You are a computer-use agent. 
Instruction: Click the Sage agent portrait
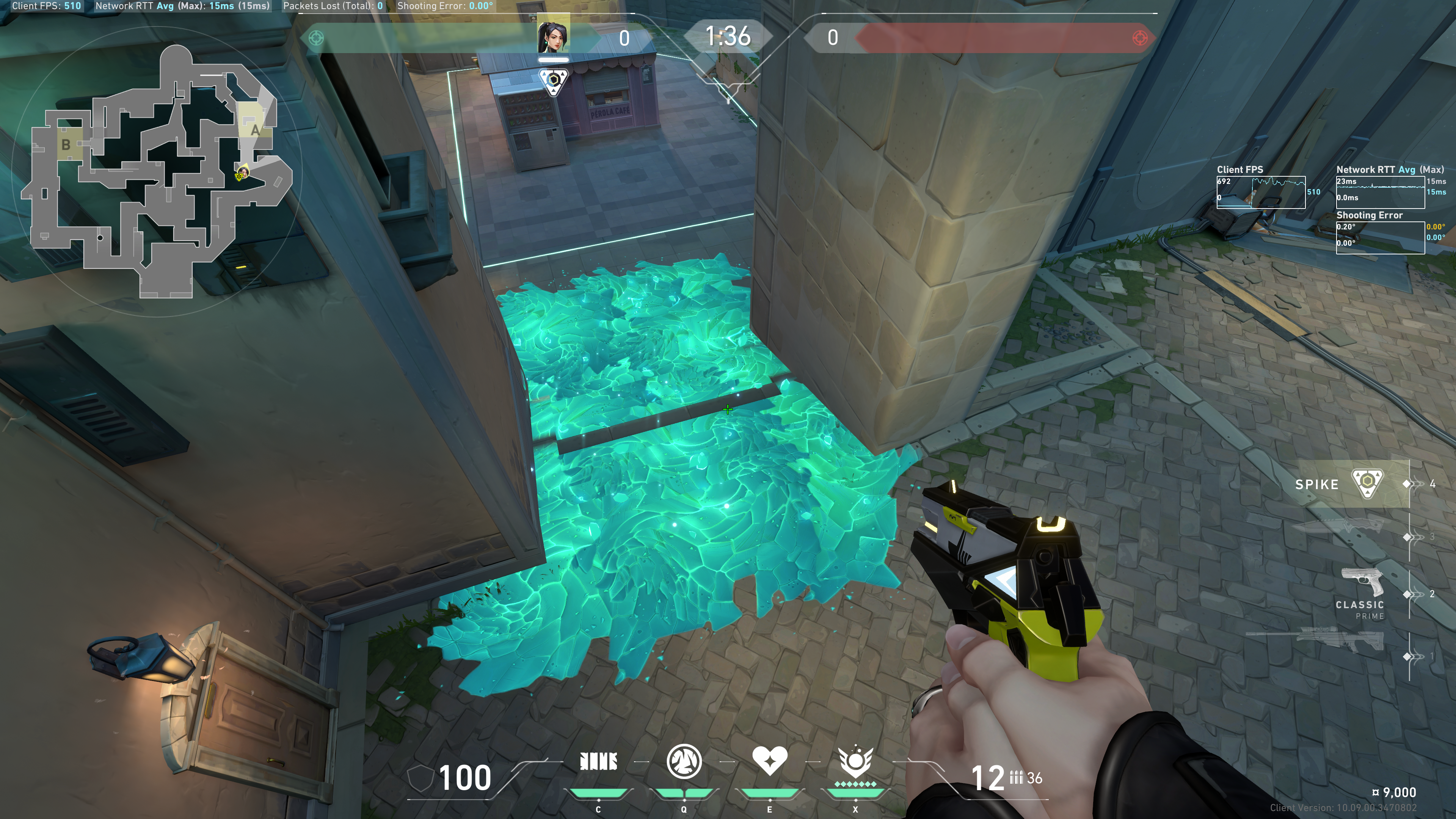(x=553, y=36)
